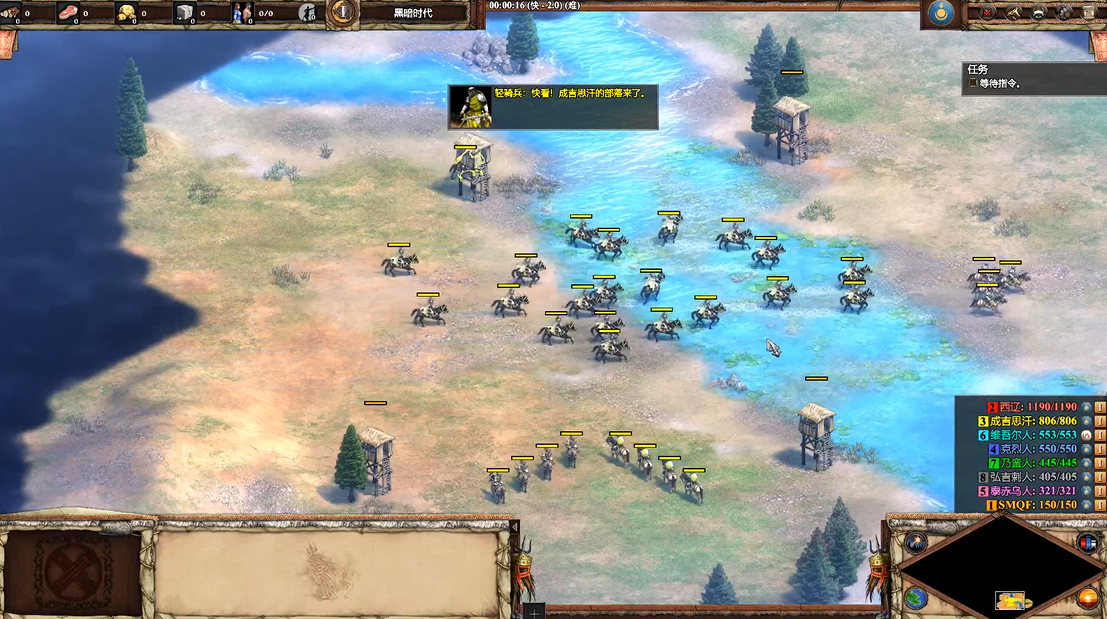Click the Dark Age emblem icon
The height and width of the screenshot is (619, 1107).
(342, 12)
